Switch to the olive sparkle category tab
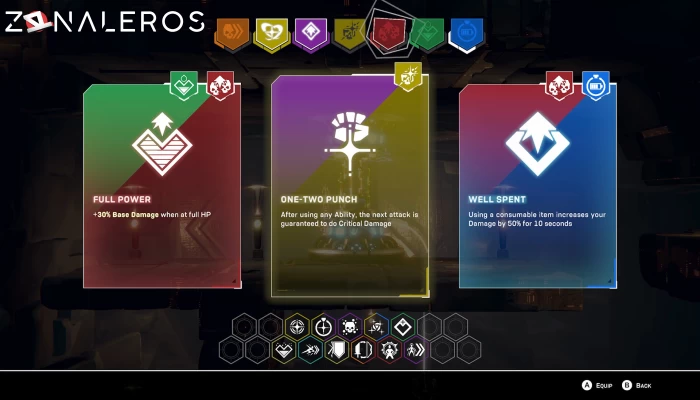Image resolution: width=700 pixels, height=400 pixels. (350, 34)
